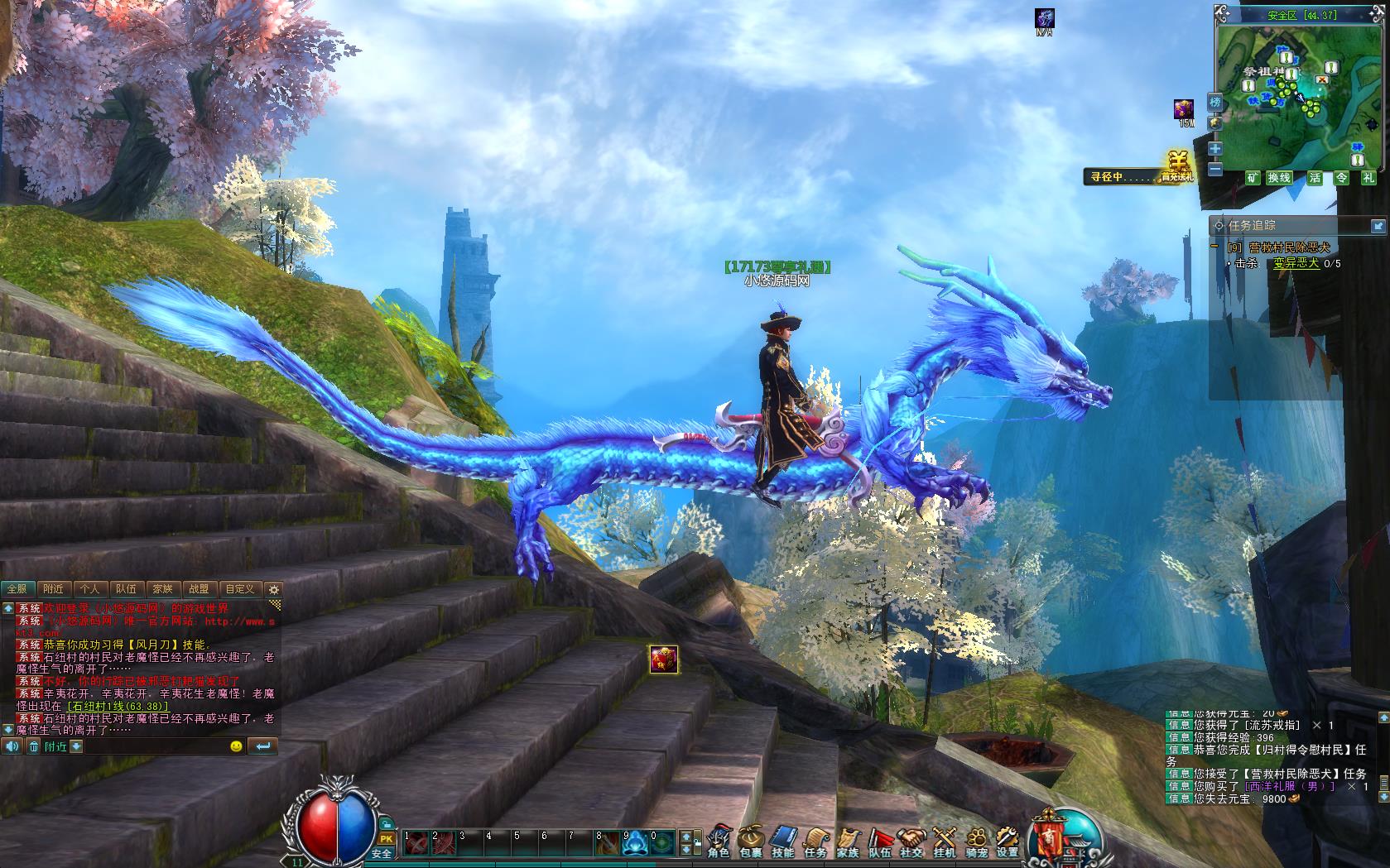The width and height of the screenshot is (1390, 868).
Task: Collapse the 任务追踪 quest tracker panel
Action: [1378, 225]
